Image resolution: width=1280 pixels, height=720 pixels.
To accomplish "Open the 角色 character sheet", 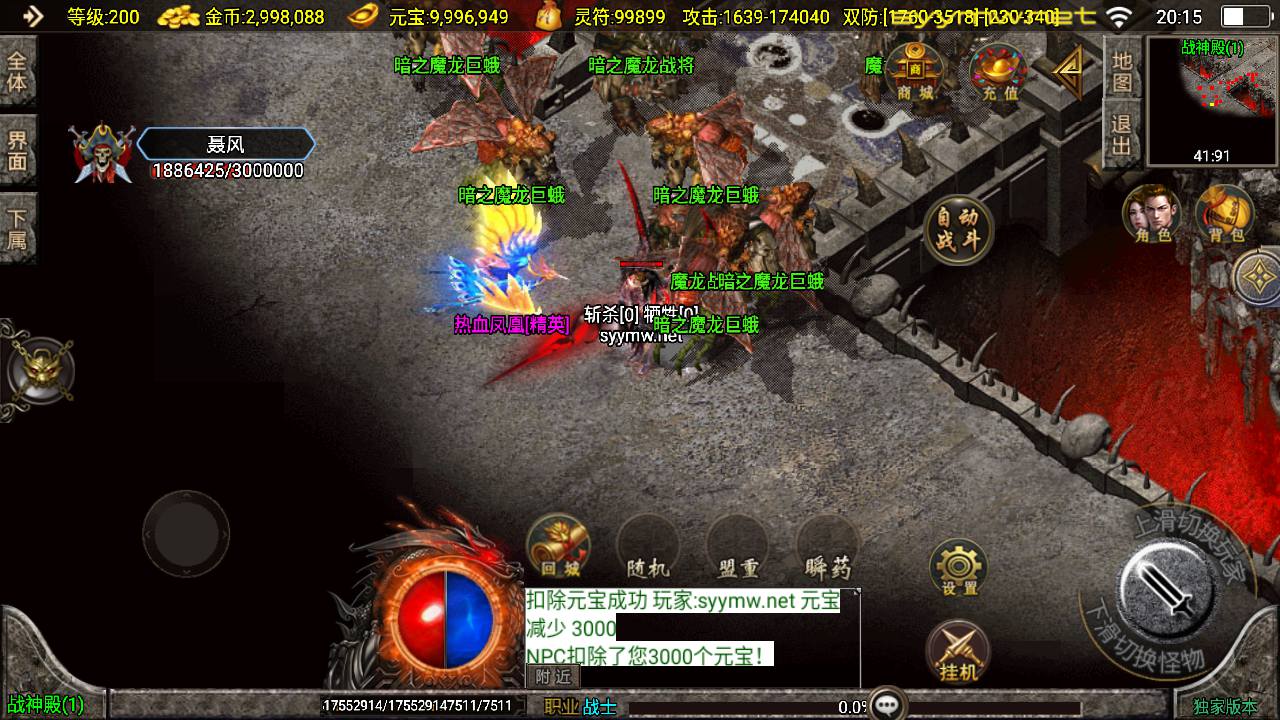I will [x=1151, y=213].
